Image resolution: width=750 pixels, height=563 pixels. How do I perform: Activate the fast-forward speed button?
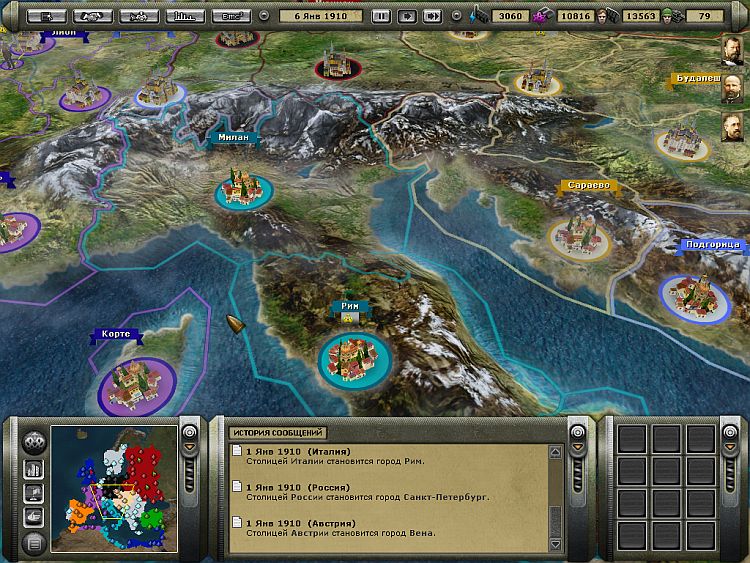432,16
